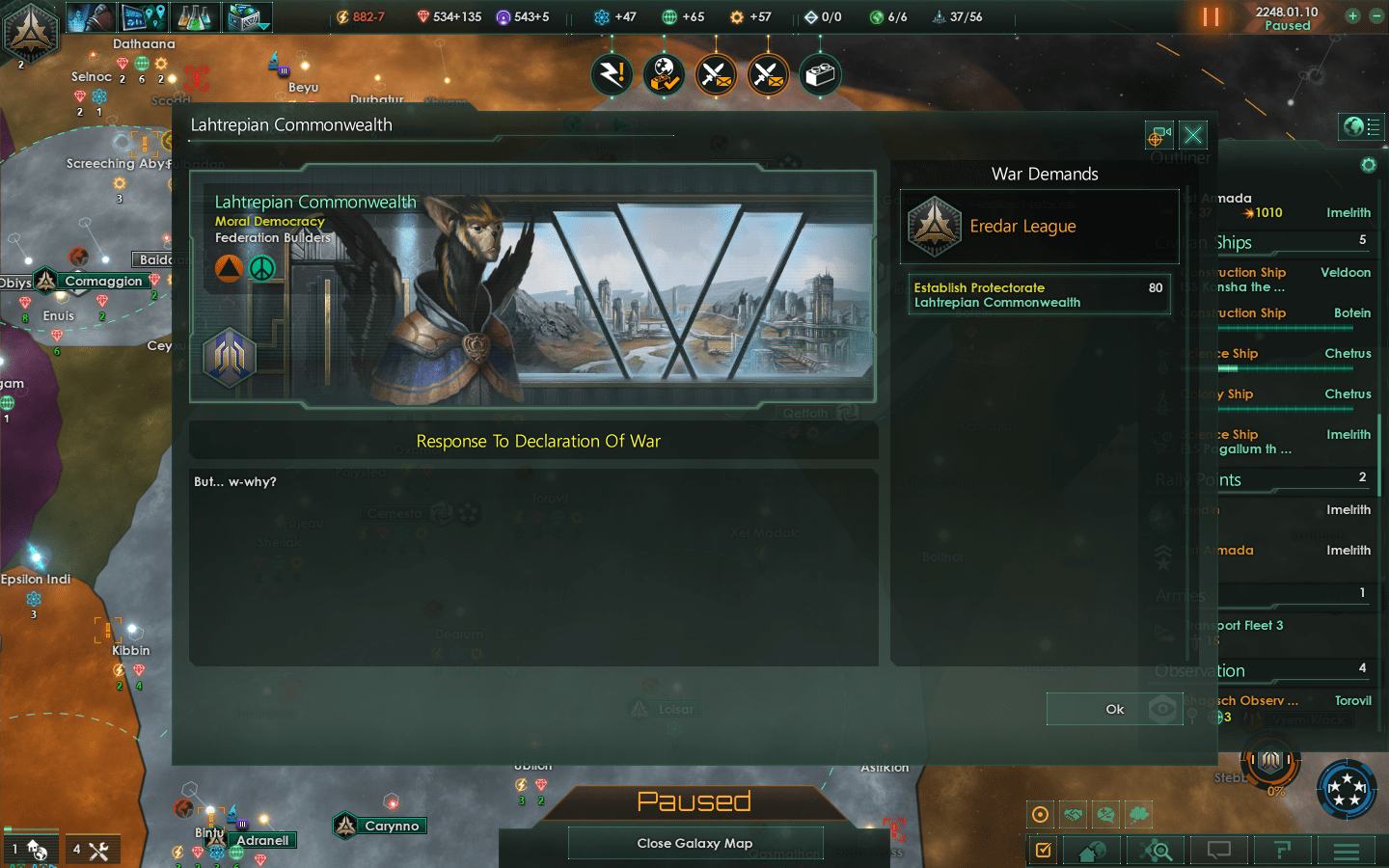Toggle the pause button
Image resolution: width=1389 pixels, height=868 pixels.
tap(1212, 16)
